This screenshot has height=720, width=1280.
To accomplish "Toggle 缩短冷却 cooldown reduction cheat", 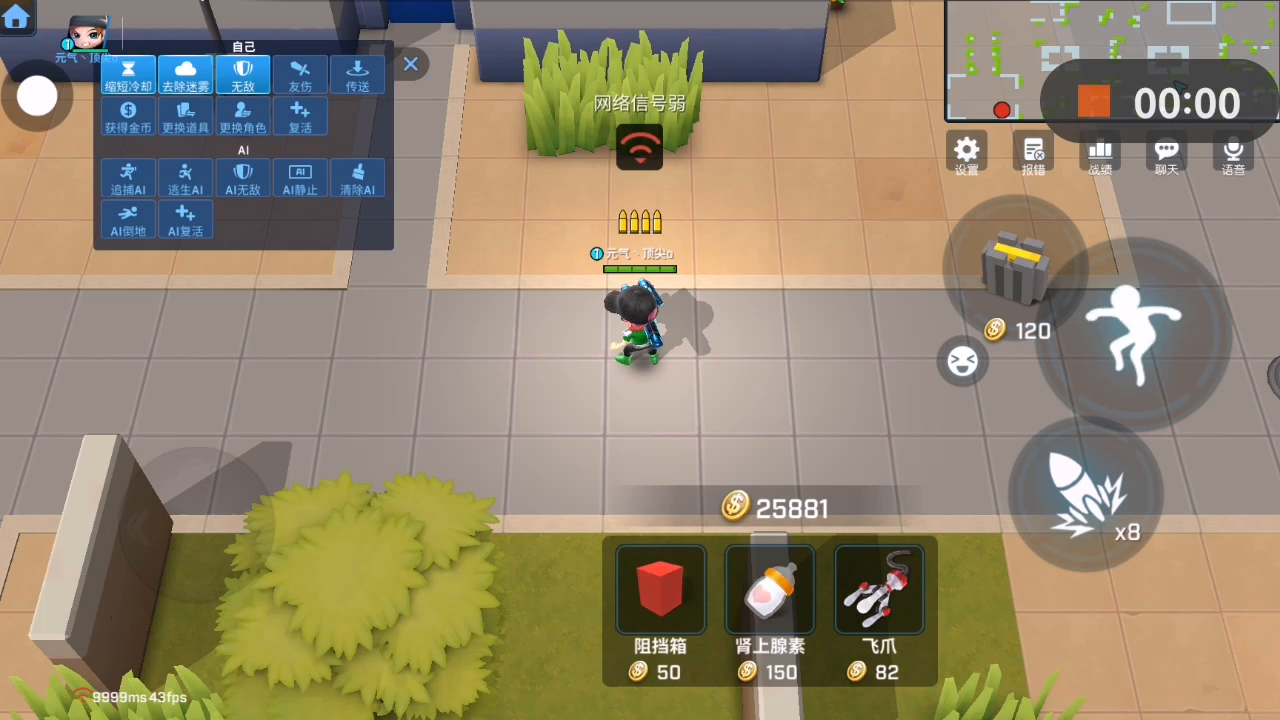I will (x=128, y=75).
